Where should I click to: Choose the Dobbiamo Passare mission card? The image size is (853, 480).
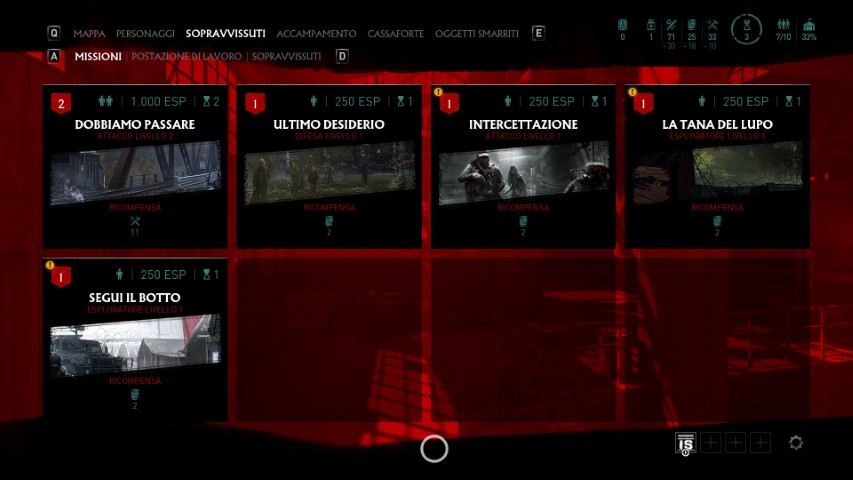point(135,166)
